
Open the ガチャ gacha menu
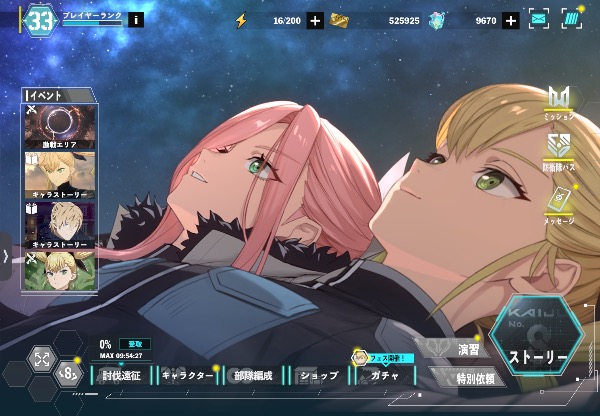click(x=384, y=376)
